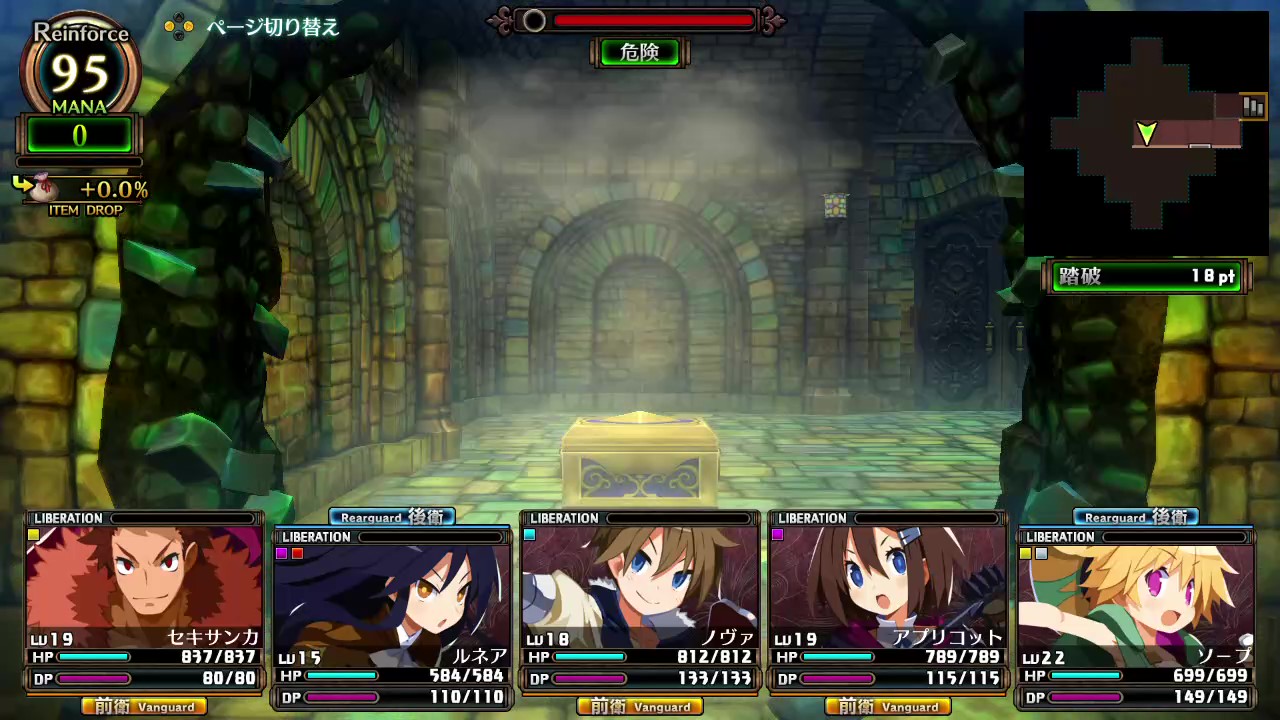Click the stairs icon on the minimap
The width and height of the screenshot is (1280, 720).
click(x=1253, y=106)
